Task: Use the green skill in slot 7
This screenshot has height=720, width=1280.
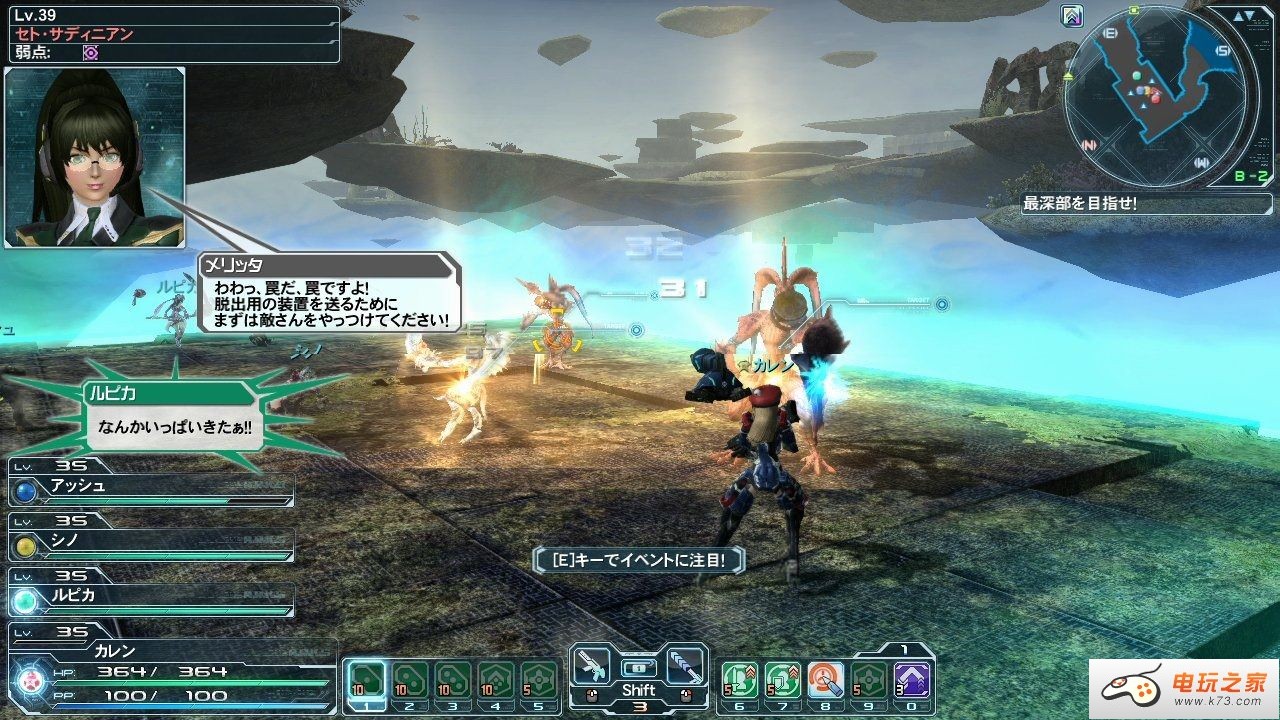Action: [x=782, y=680]
